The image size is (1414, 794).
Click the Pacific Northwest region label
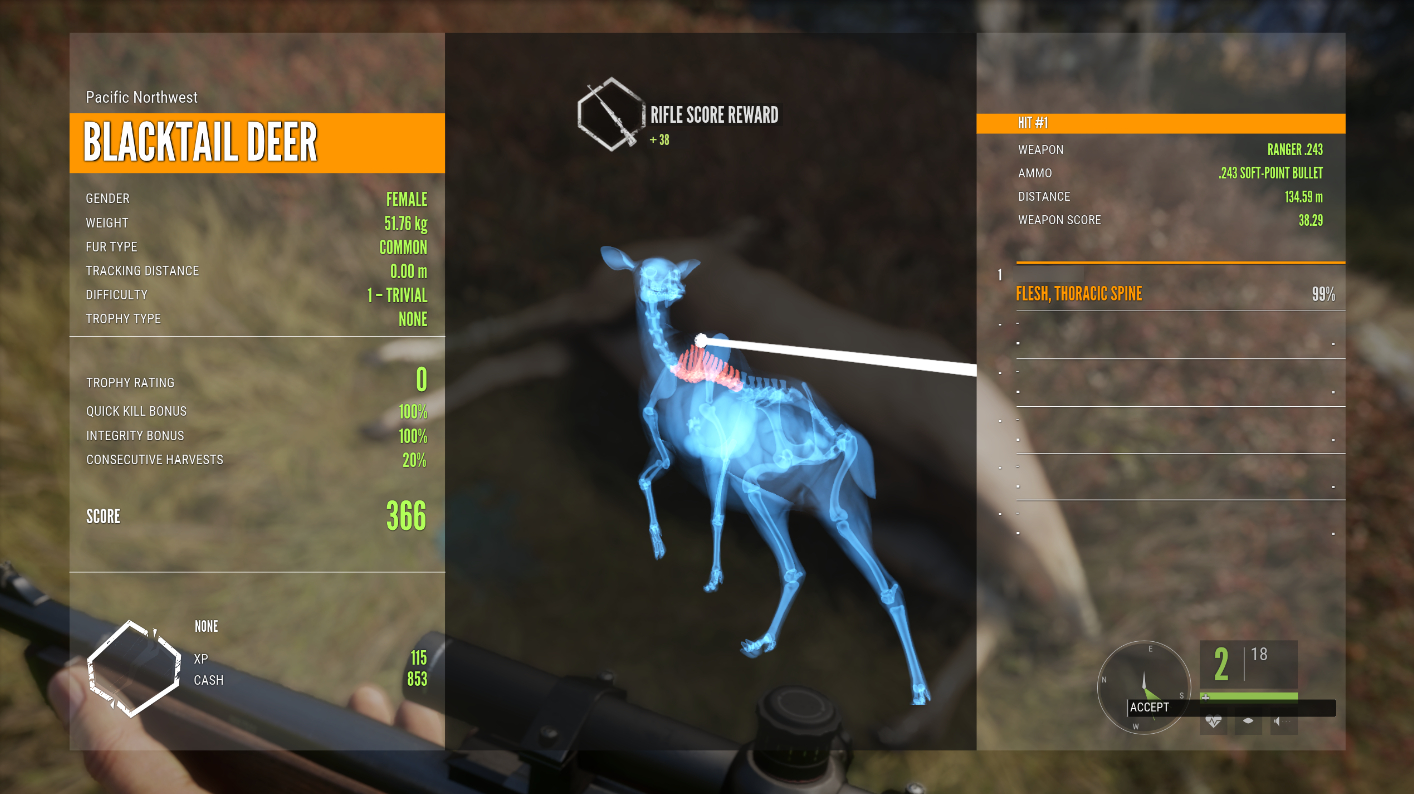(141, 97)
